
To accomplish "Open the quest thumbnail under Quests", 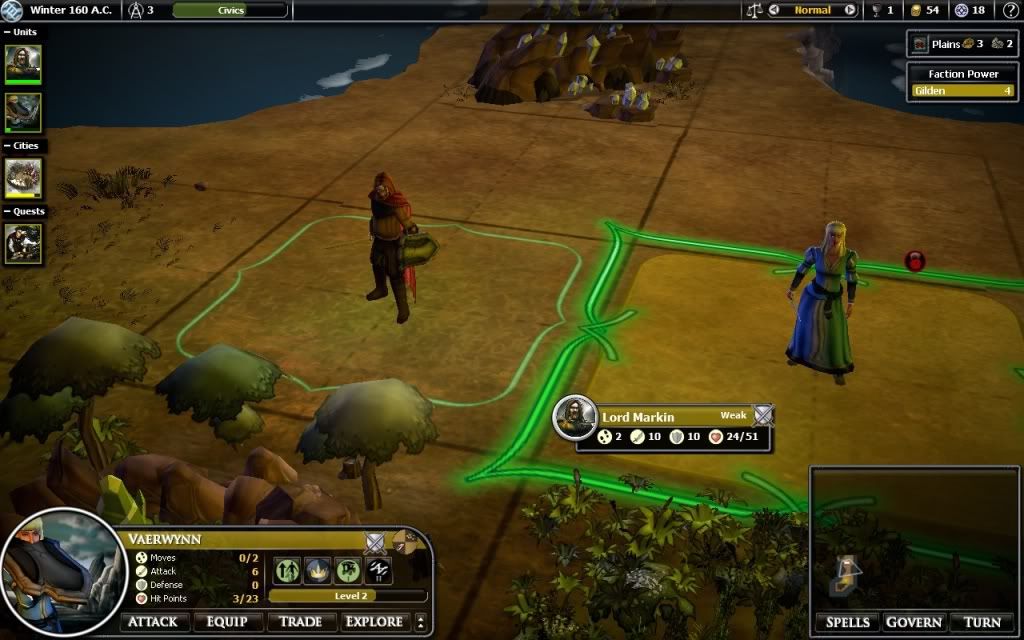I will pyautogui.click(x=23, y=243).
